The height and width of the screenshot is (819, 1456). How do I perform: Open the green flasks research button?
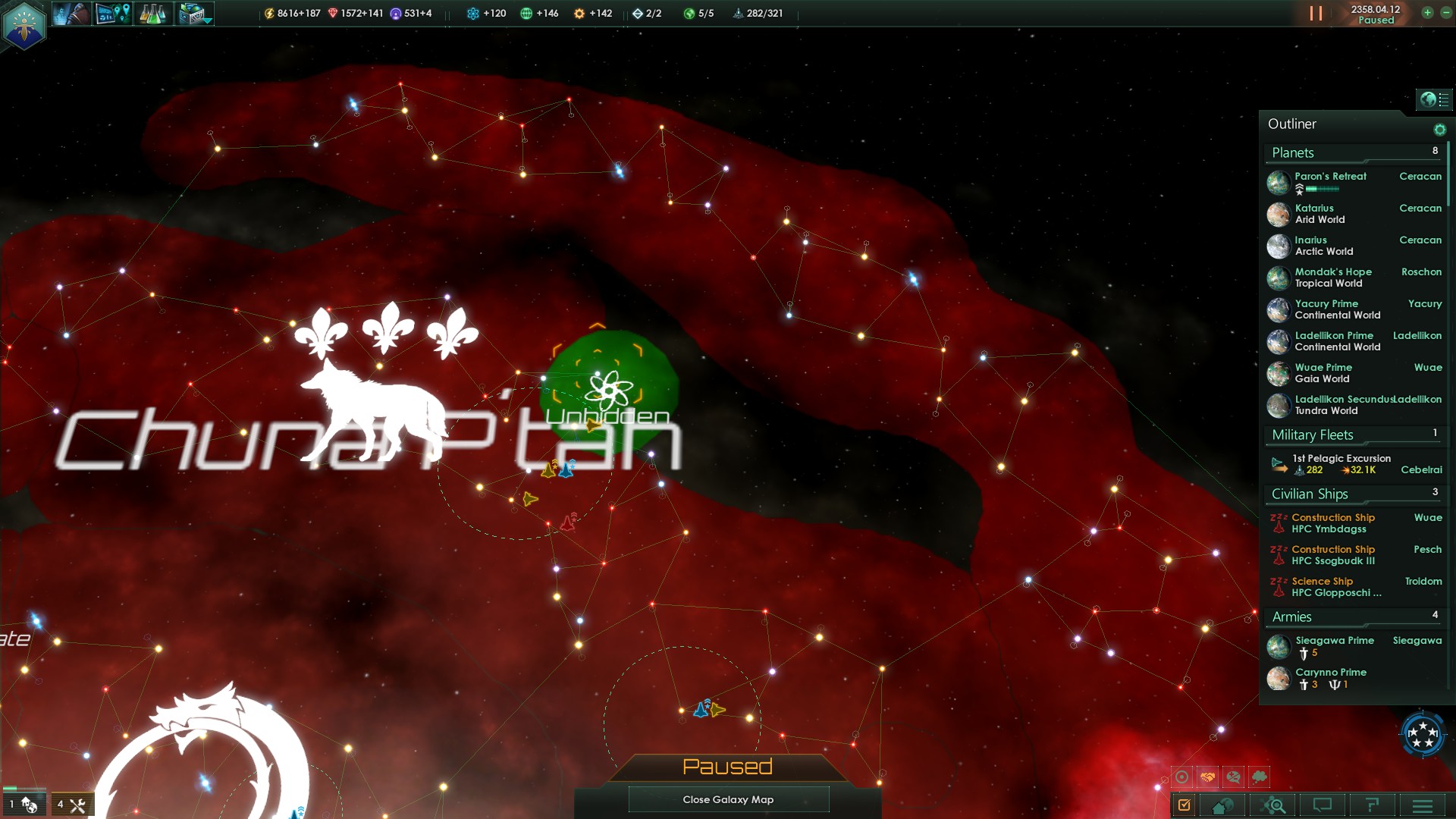tap(152, 14)
